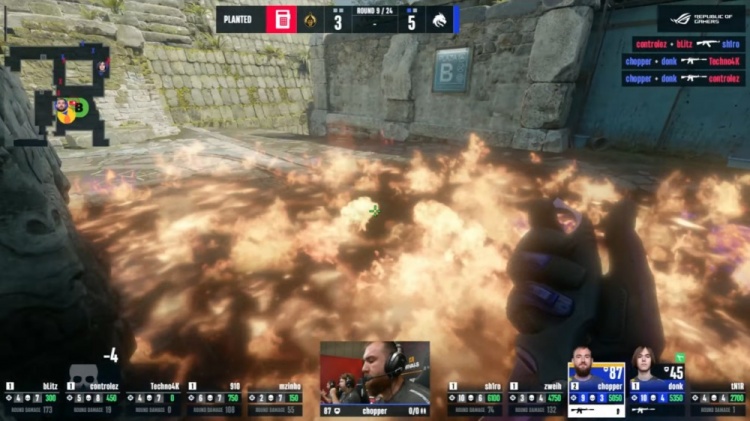Open the Republic of Gamers sponsor logo

(x=701, y=17)
